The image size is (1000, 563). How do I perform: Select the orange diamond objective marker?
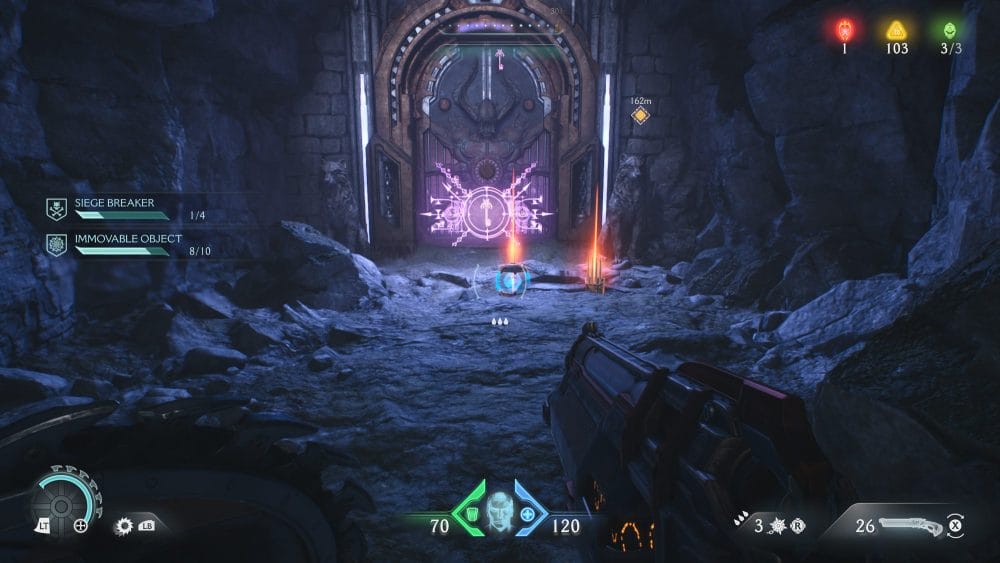[640, 116]
